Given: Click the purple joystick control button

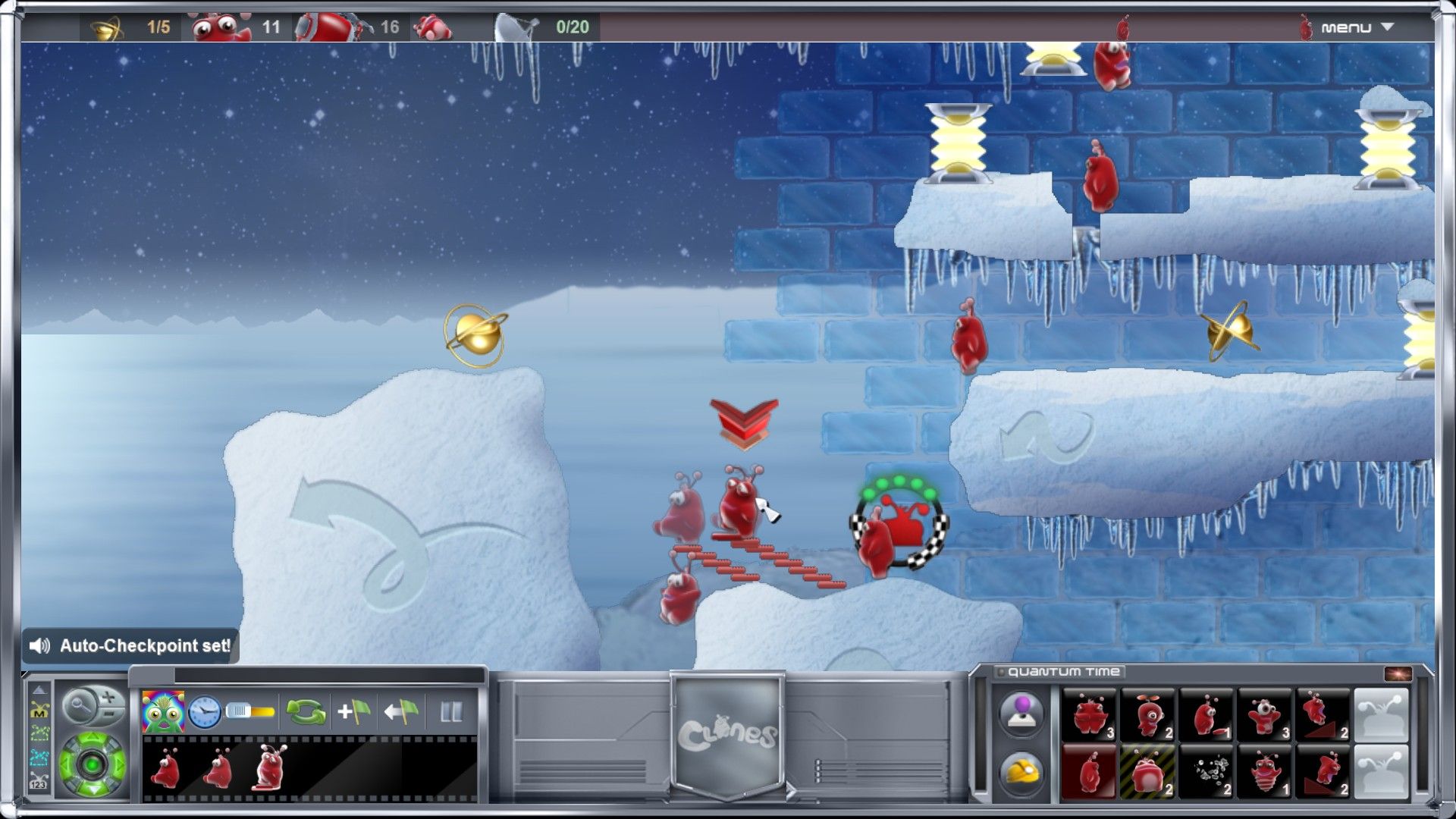Looking at the screenshot, I should [1021, 713].
